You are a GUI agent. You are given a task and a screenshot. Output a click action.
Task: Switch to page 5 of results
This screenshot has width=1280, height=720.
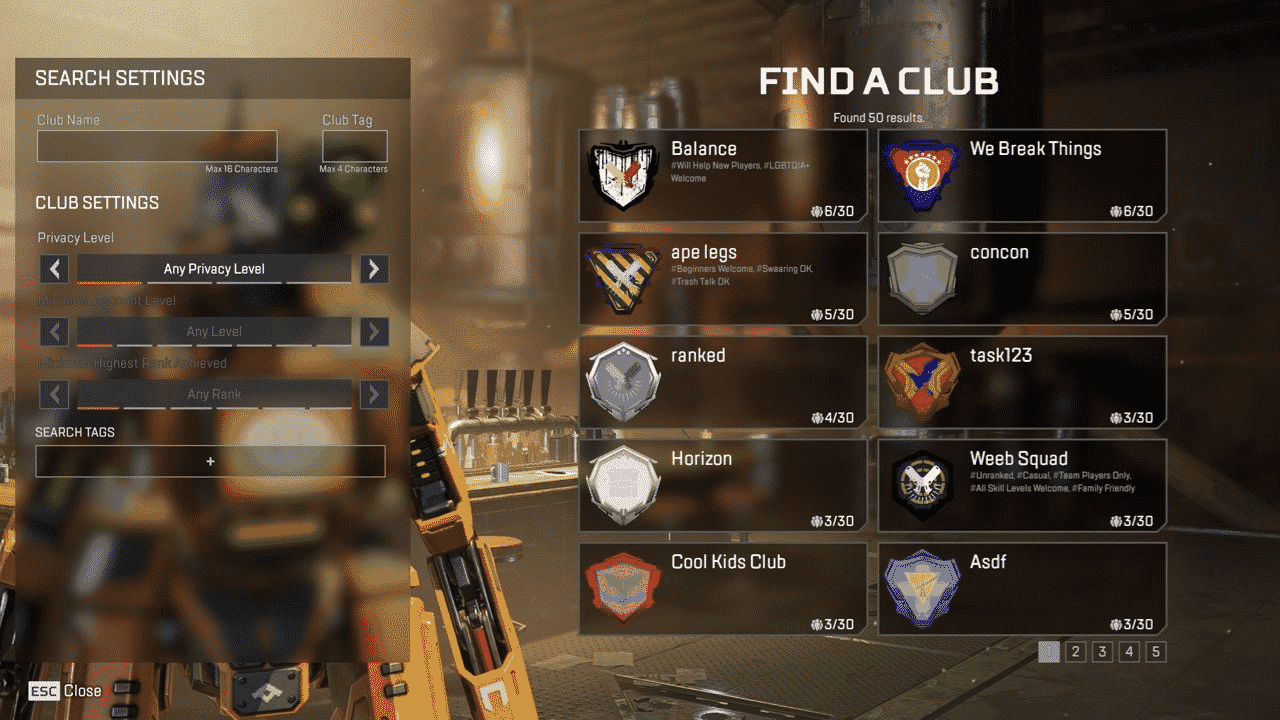(1155, 650)
